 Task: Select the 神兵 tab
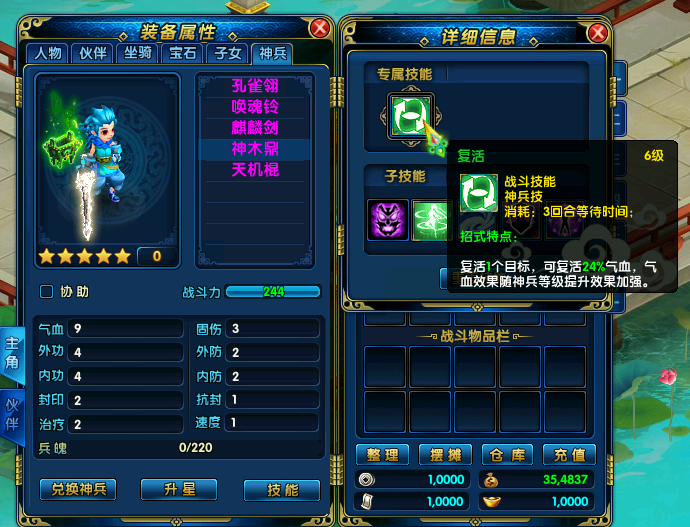(x=272, y=53)
